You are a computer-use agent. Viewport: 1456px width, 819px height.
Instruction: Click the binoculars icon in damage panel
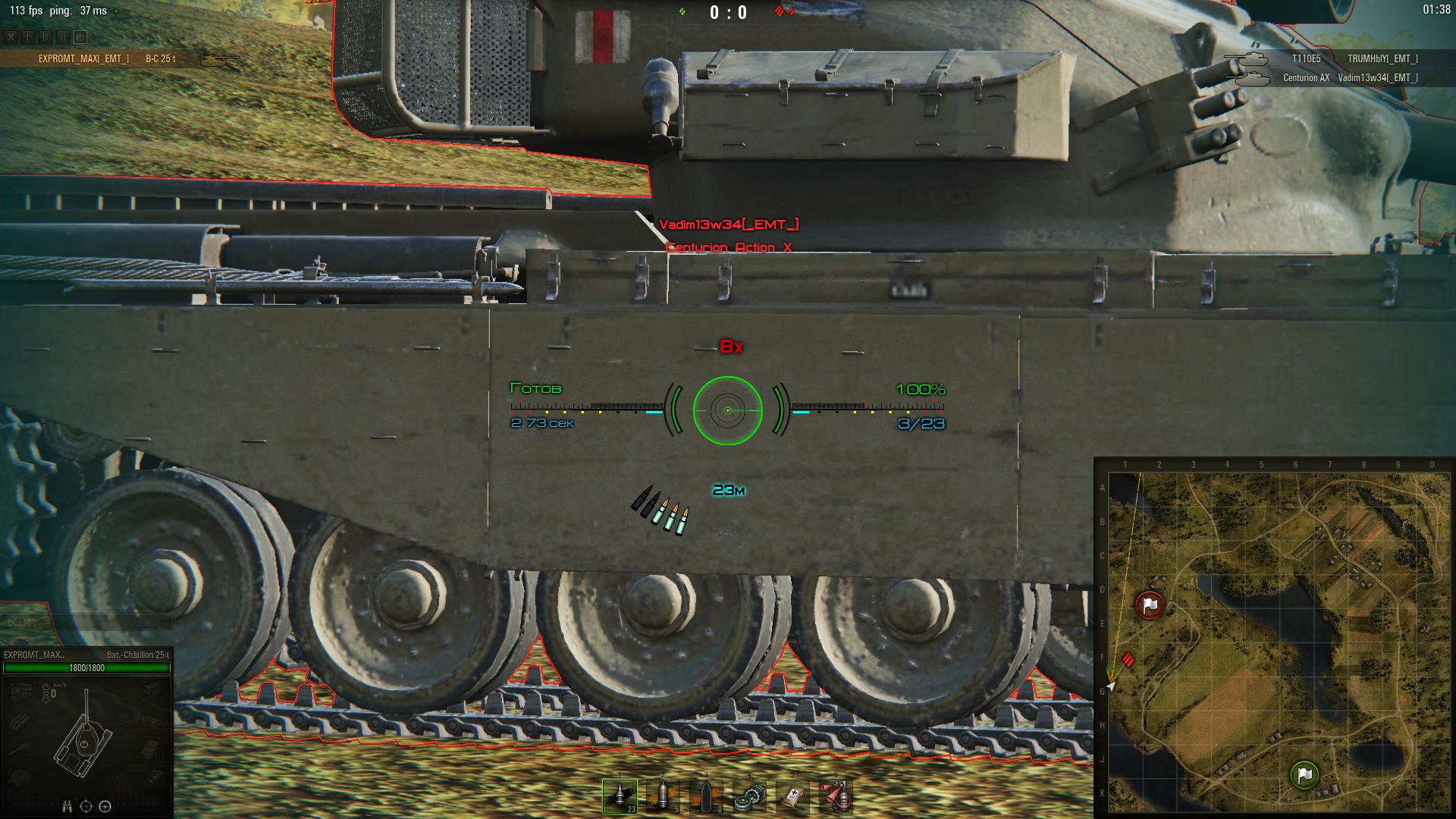(x=67, y=807)
